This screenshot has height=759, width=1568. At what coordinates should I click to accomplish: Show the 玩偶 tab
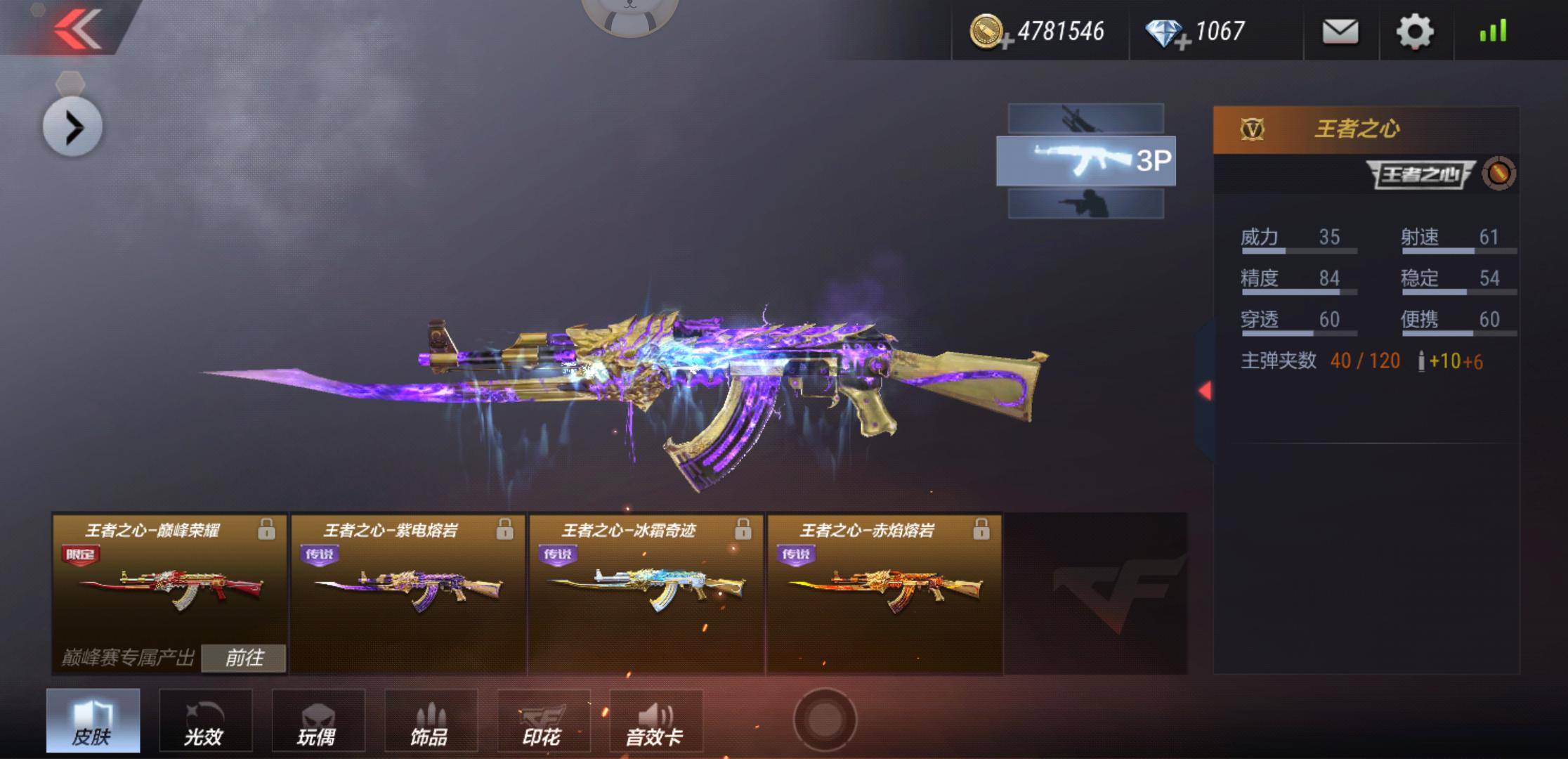point(318,720)
